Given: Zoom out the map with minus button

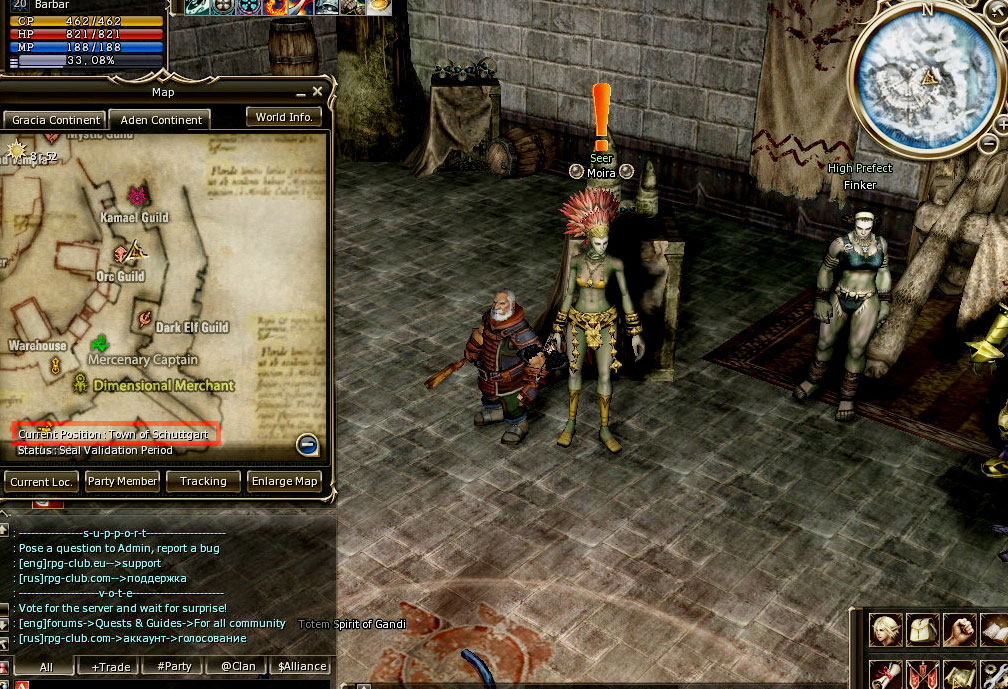Looking at the screenshot, I should coord(308,445).
